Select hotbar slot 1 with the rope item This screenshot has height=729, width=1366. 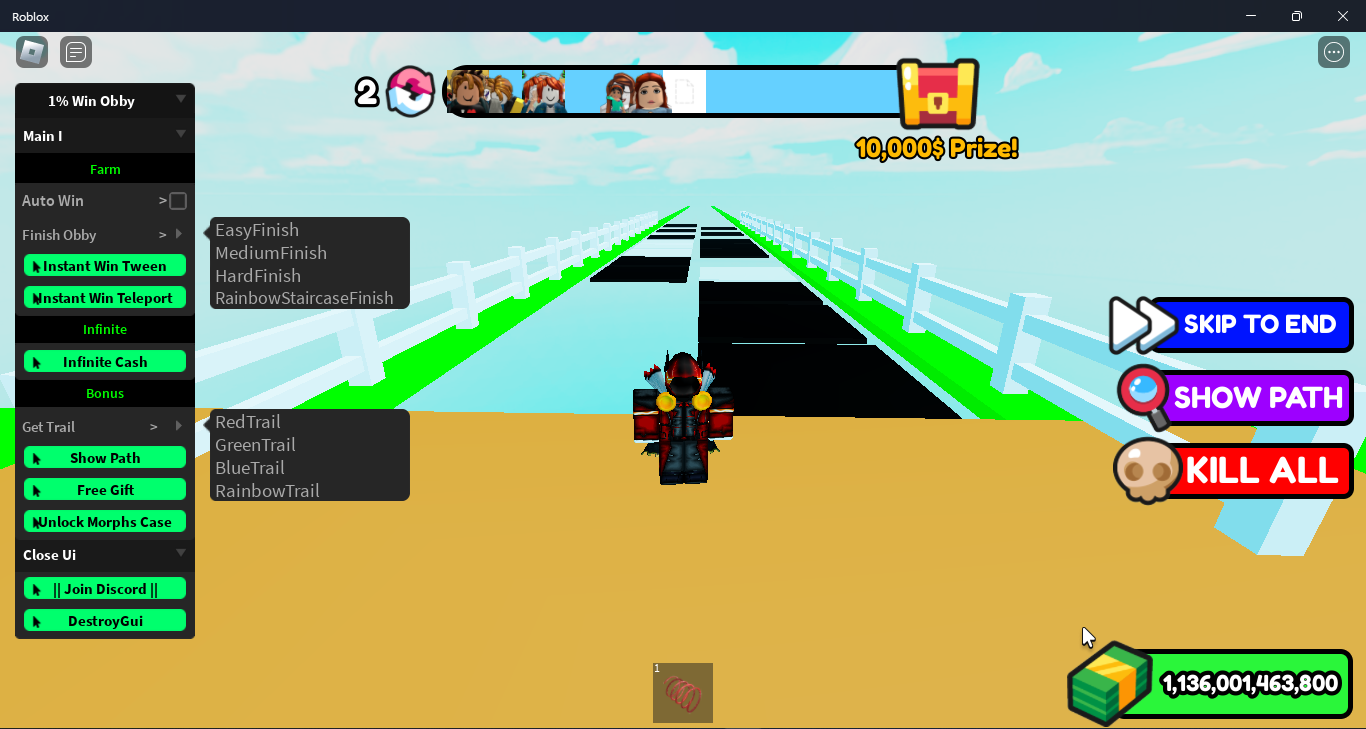click(683, 692)
